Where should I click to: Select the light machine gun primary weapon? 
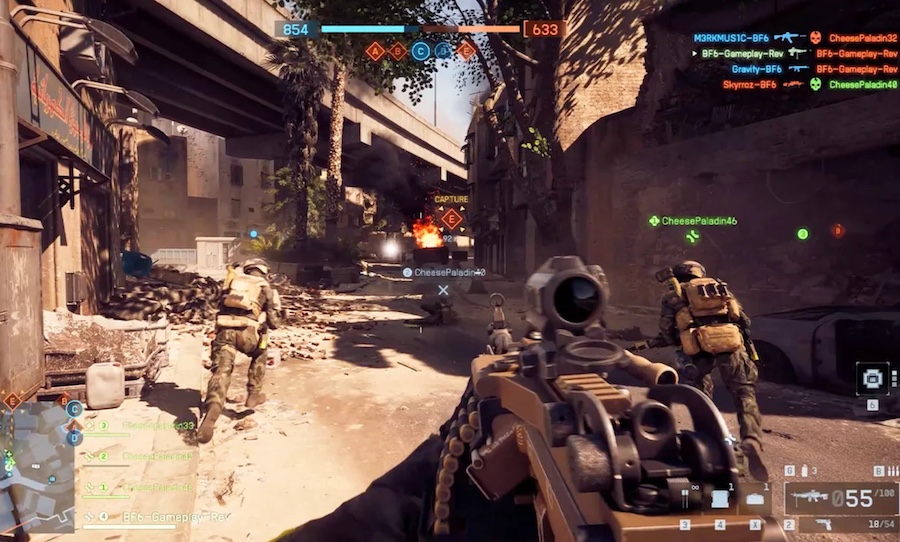[810, 496]
